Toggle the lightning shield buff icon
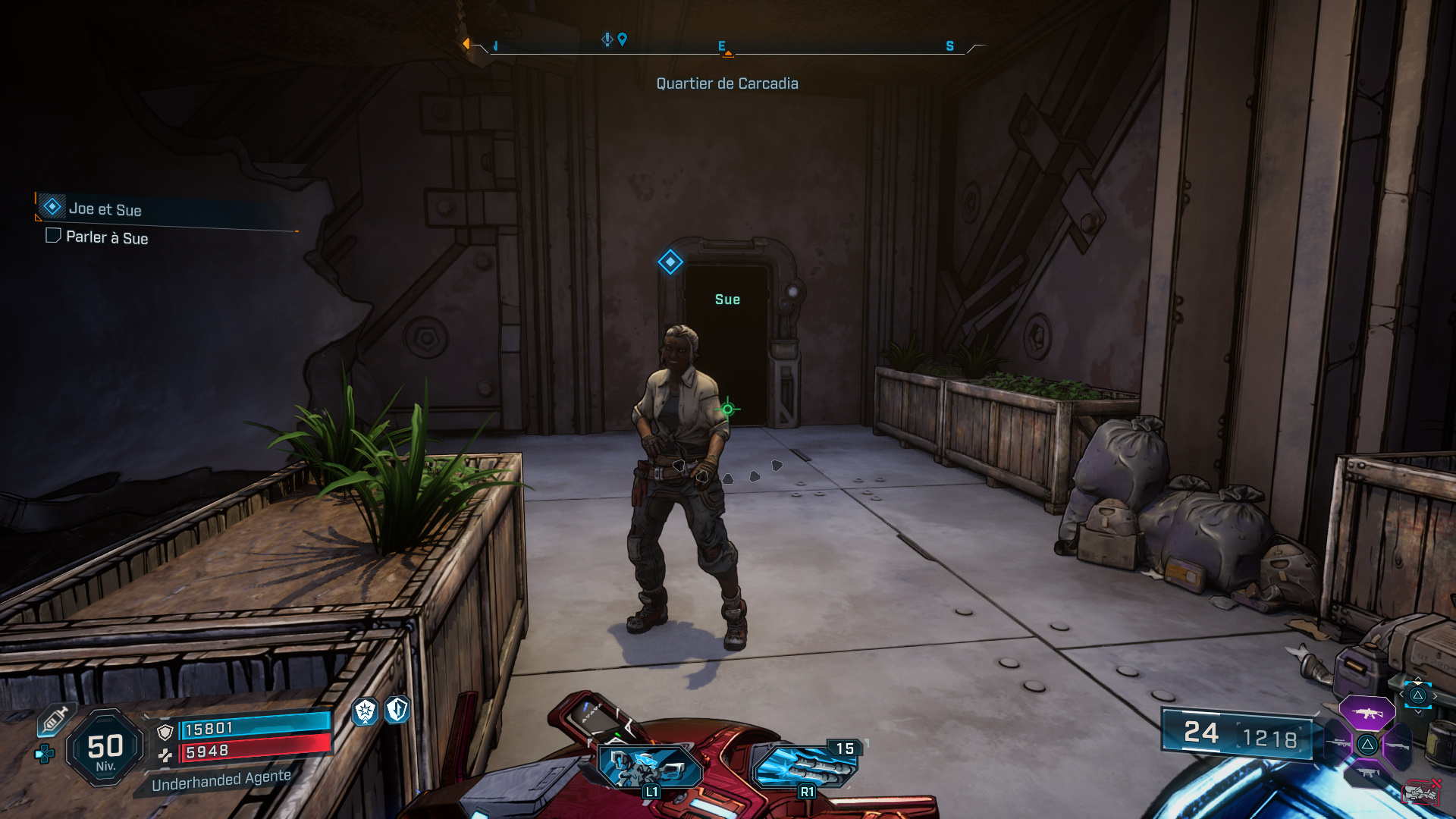The image size is (1456, 819). [397, 711]
